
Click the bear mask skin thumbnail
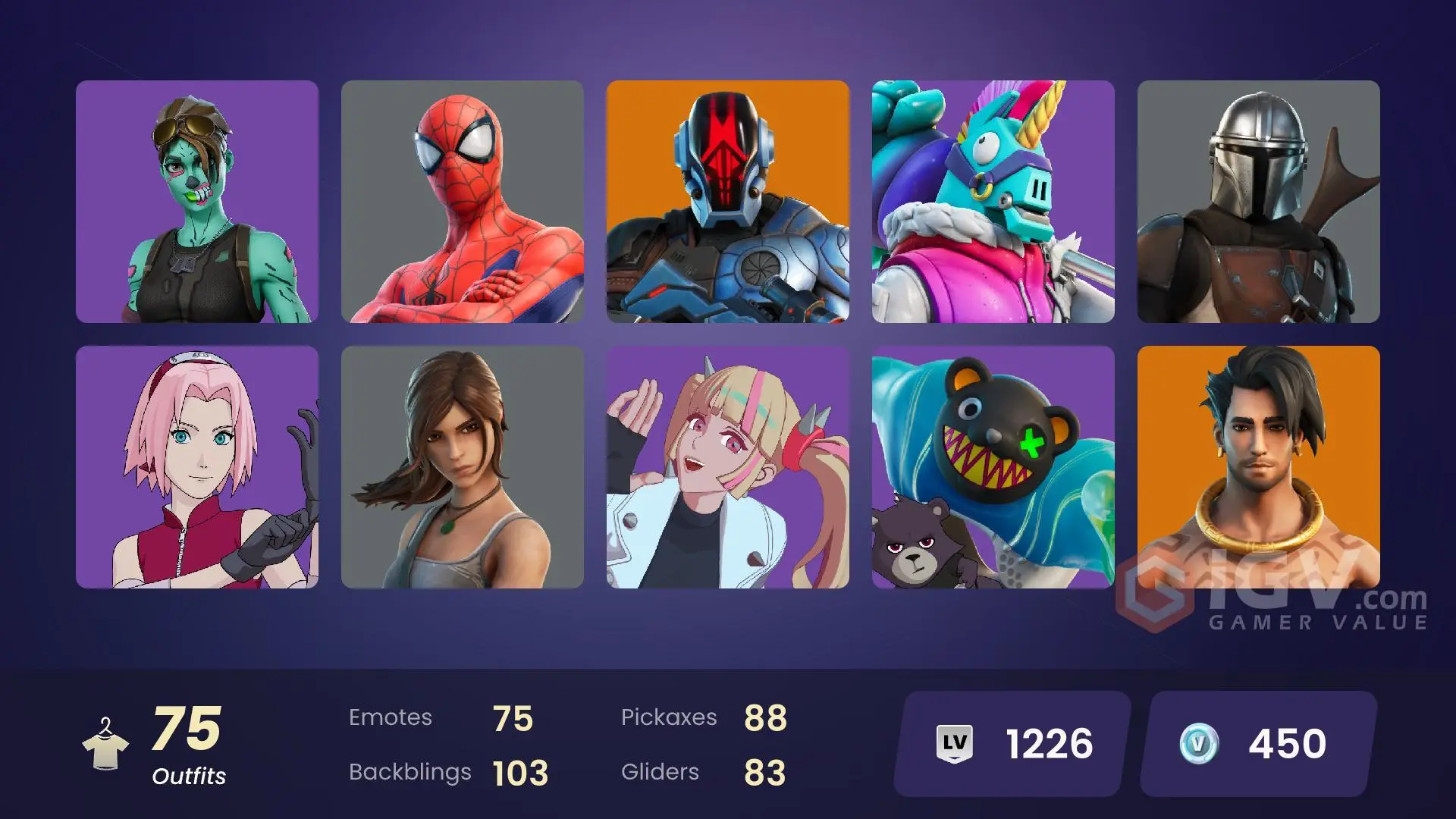(x=995, y=468)
